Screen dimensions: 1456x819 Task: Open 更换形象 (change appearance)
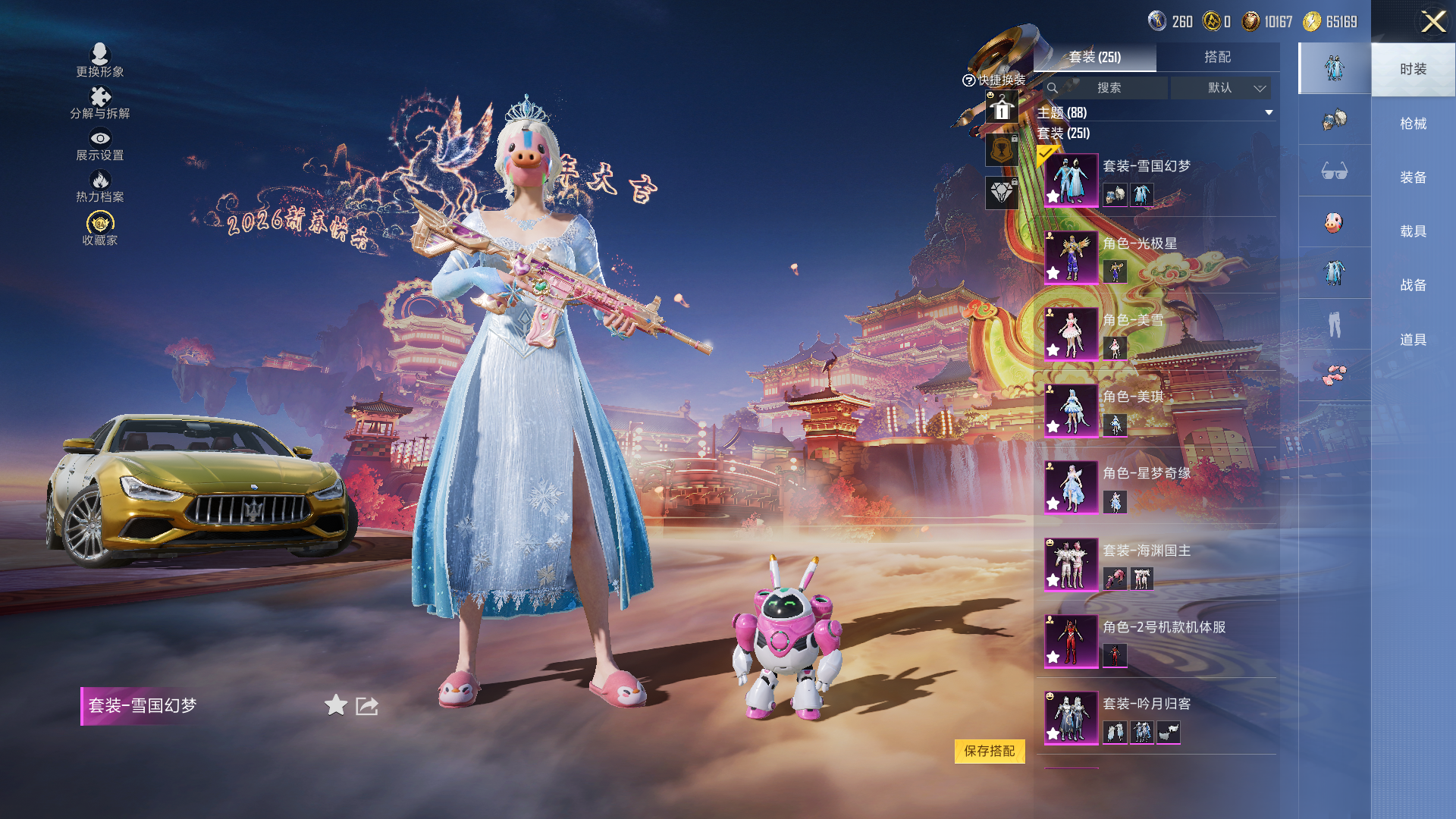100,61
